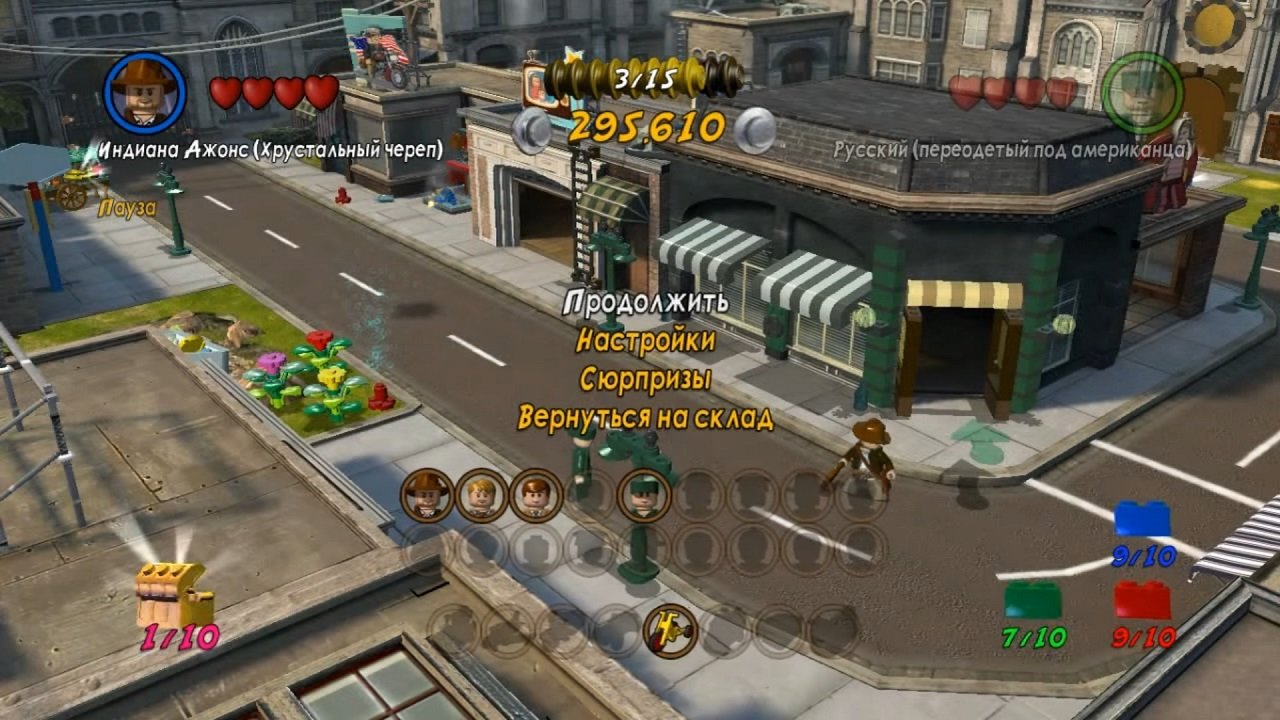Select Вернуться на склад

646,418
